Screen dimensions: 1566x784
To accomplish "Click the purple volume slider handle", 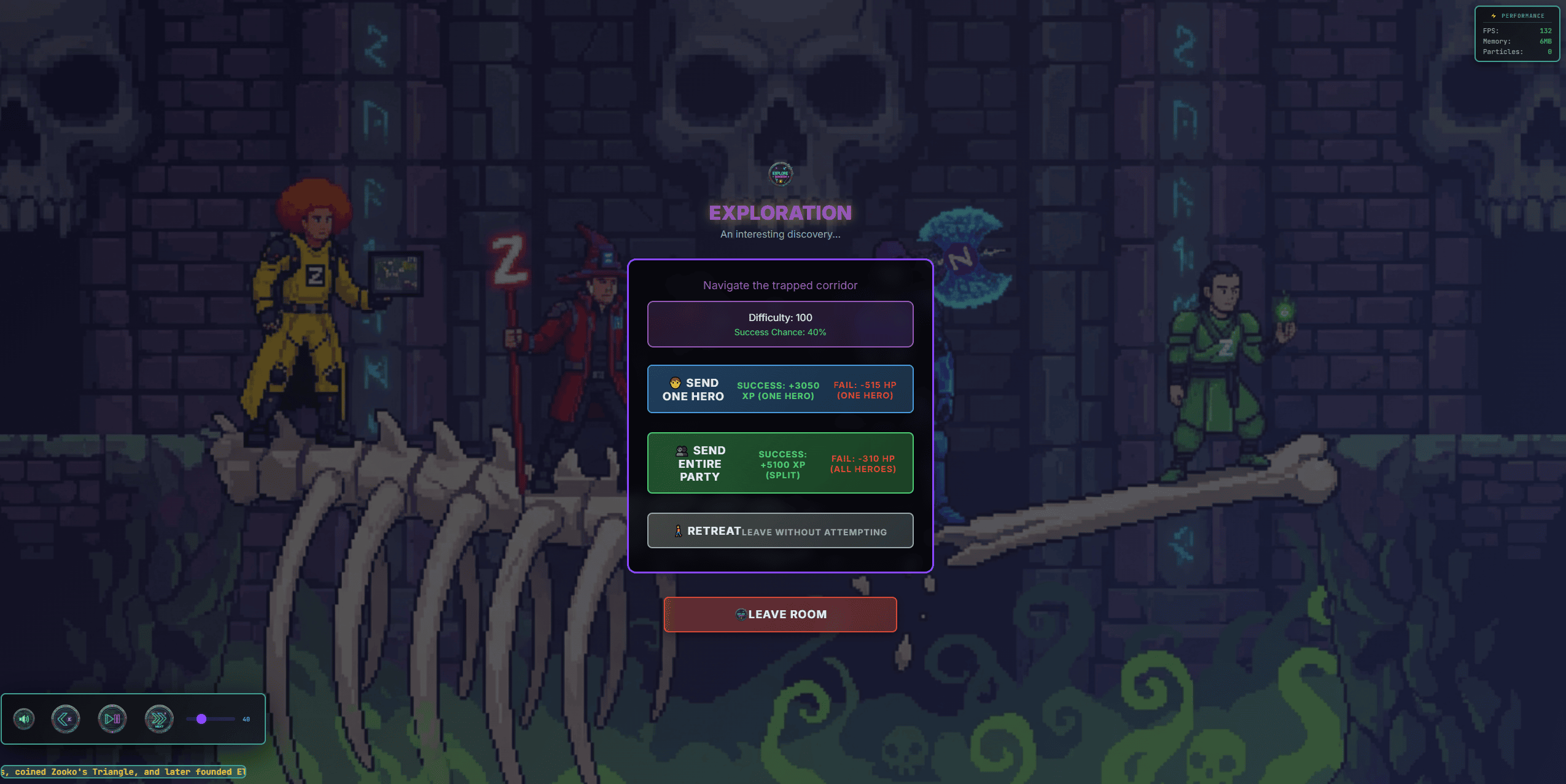I will tap(201, 719).
